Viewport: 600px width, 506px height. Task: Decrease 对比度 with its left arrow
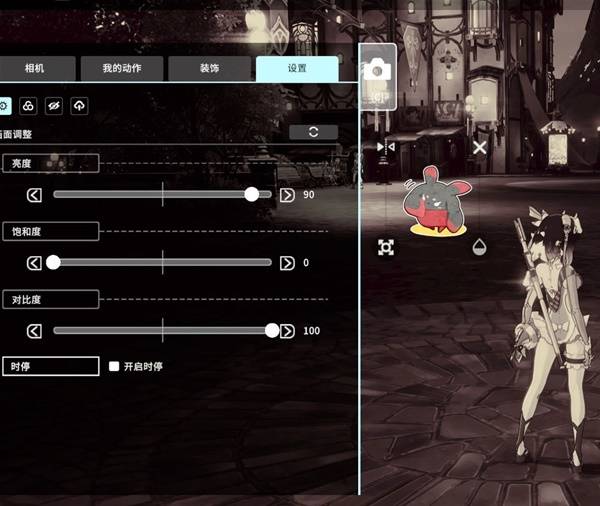coord(34,331)
